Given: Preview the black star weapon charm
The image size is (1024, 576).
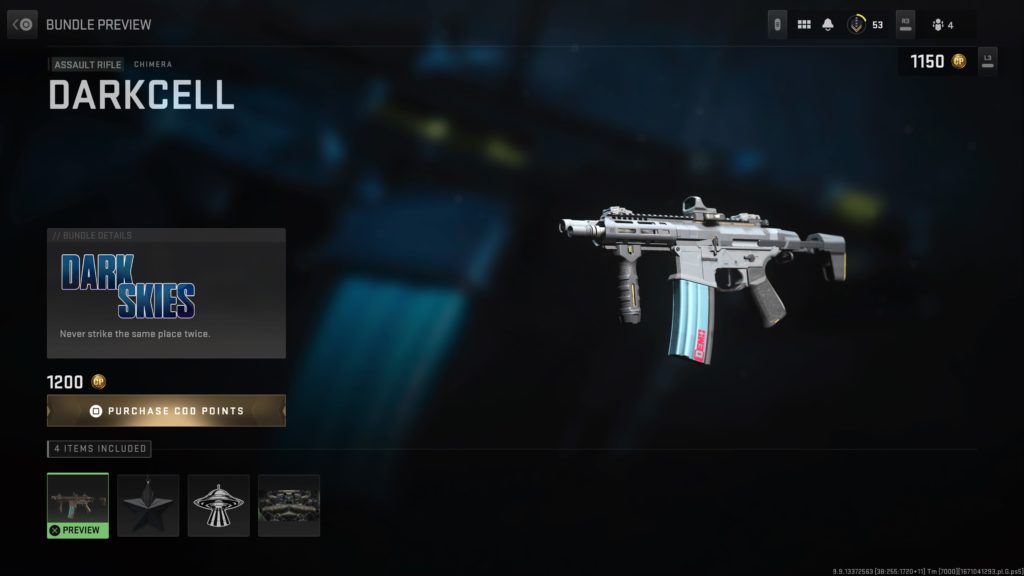Looking at the screenshot, I should click(148, 505).
